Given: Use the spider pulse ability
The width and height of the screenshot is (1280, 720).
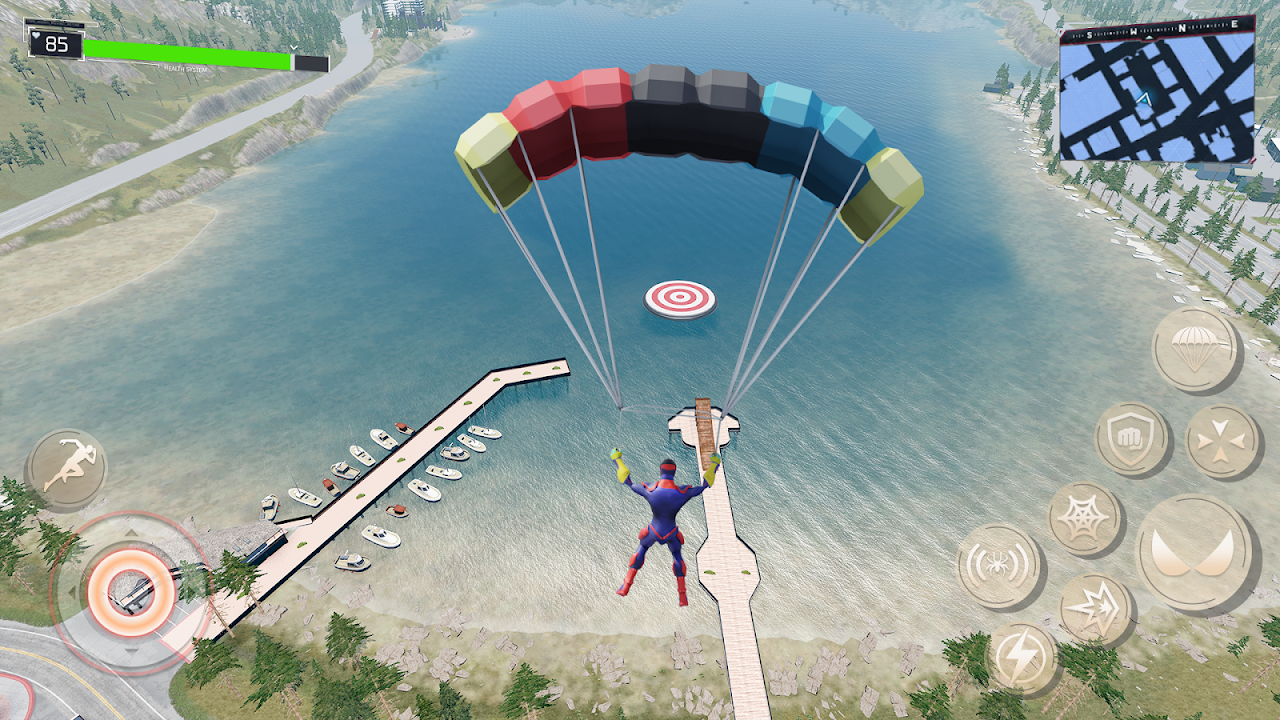Looking at the screenshot, I should [x=999, y=565].
